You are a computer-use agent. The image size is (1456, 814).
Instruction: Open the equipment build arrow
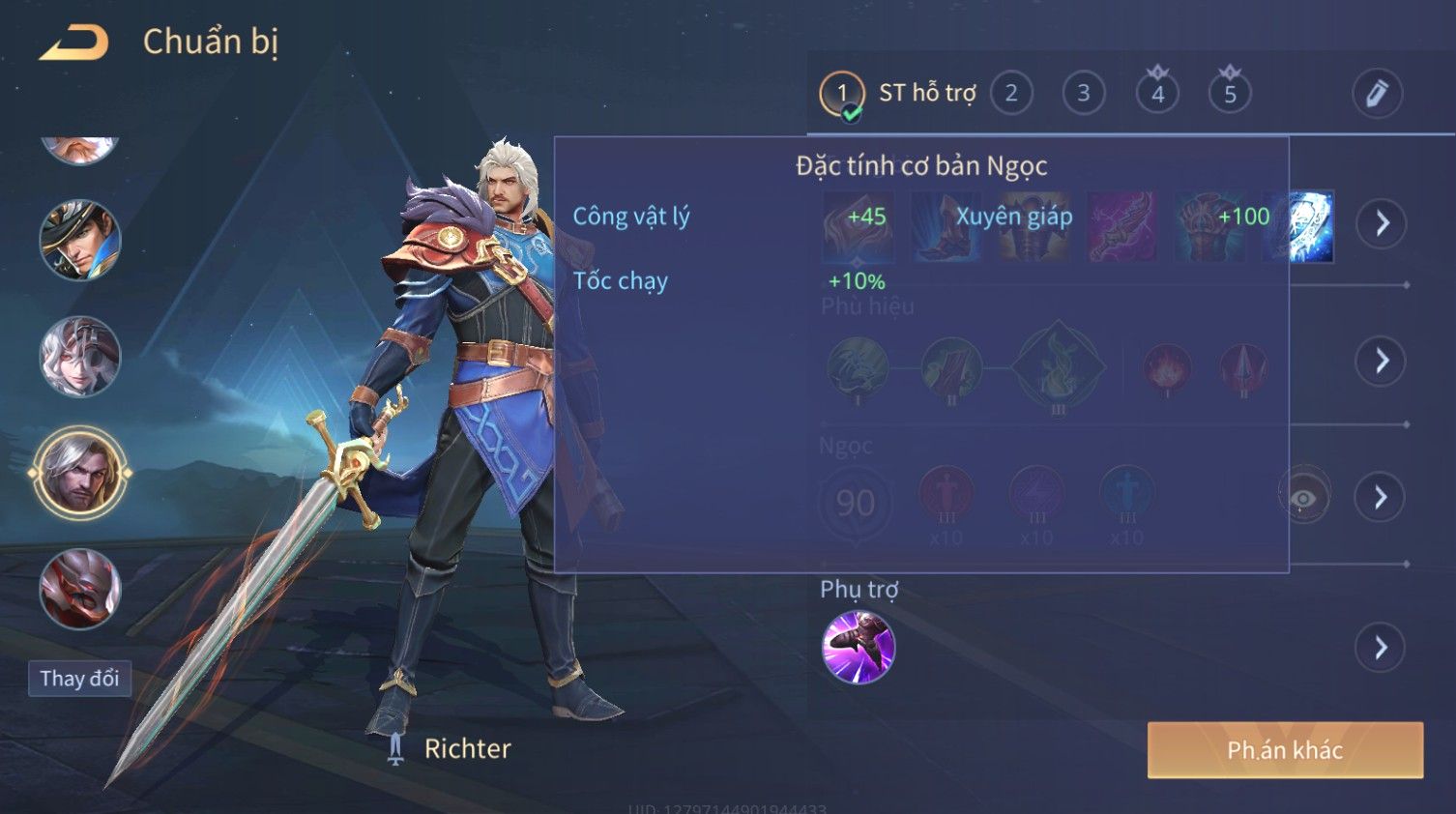pos(1382,223)
